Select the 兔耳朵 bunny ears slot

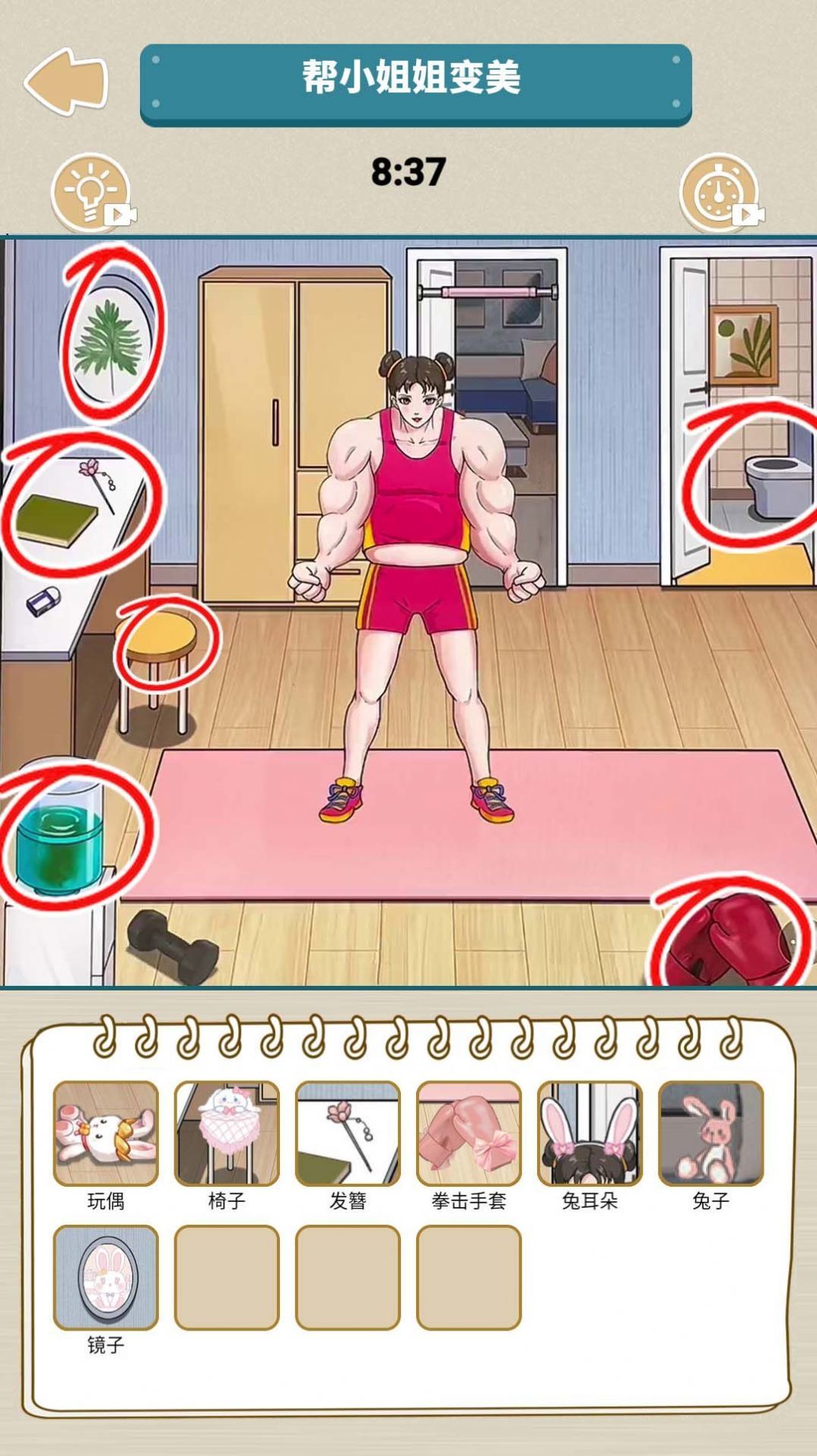(590, 1133)
